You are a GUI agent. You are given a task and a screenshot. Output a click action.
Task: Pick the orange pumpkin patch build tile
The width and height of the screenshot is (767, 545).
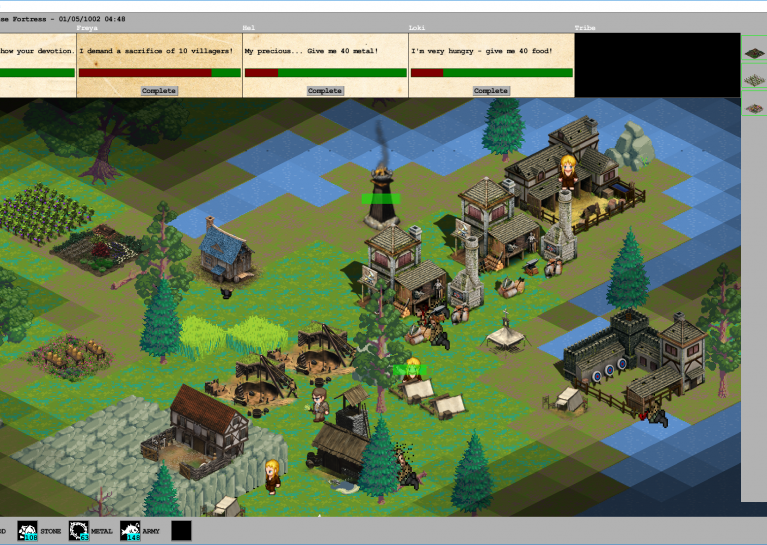tap(753, 108)
